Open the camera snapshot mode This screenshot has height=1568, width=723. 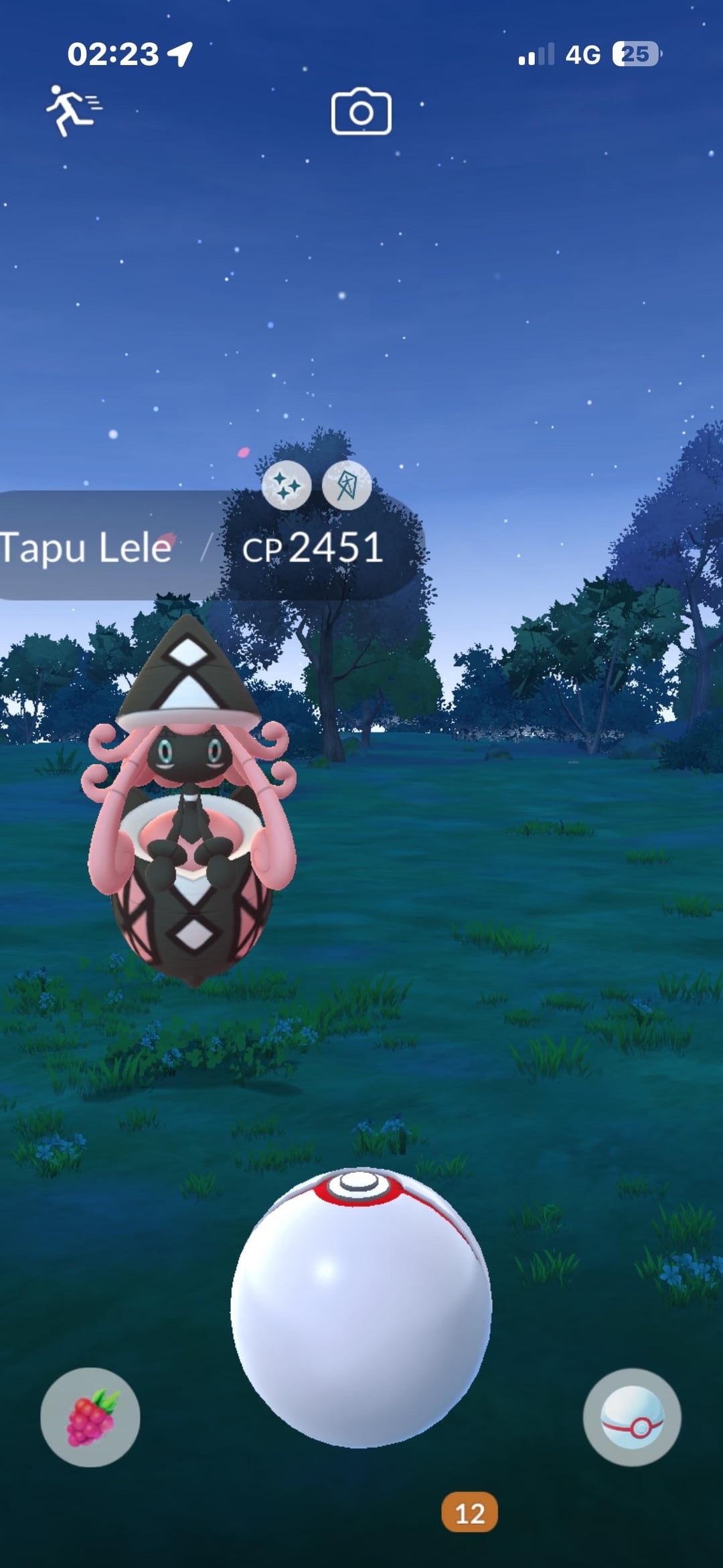tap(361, 112)
